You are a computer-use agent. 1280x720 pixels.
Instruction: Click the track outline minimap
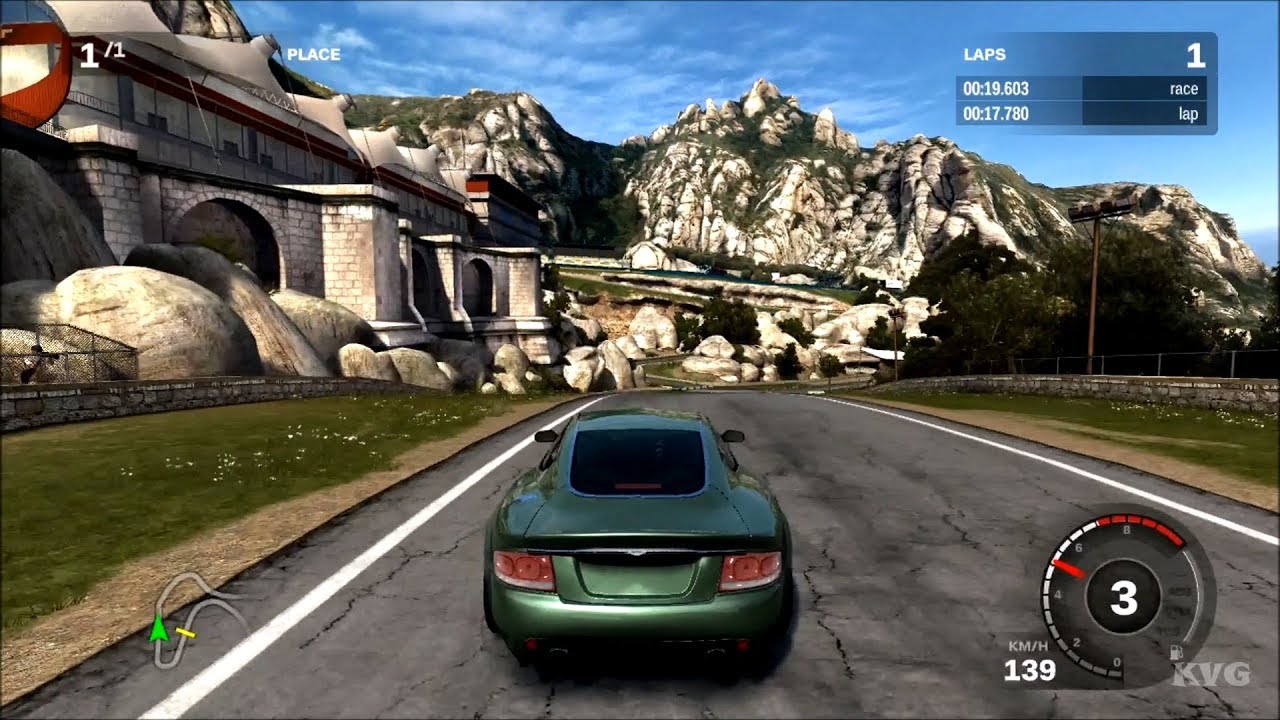point(197,618)
